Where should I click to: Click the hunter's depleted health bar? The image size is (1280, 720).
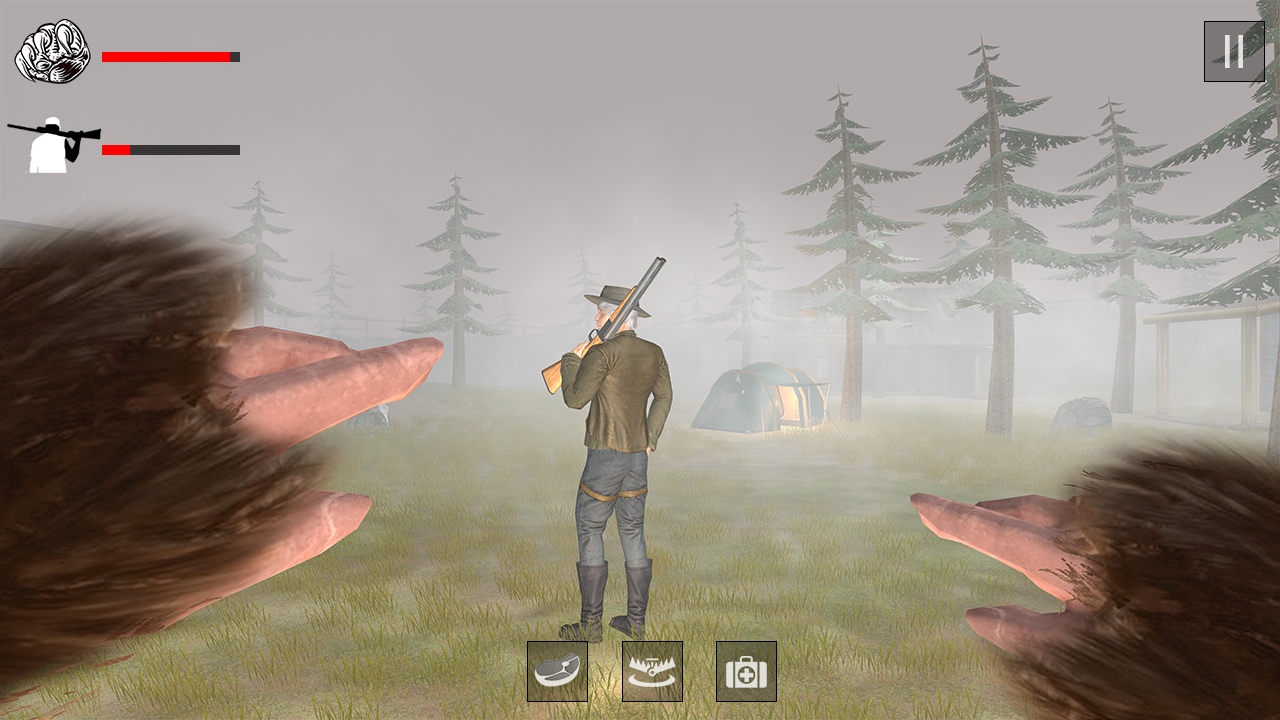170,150
